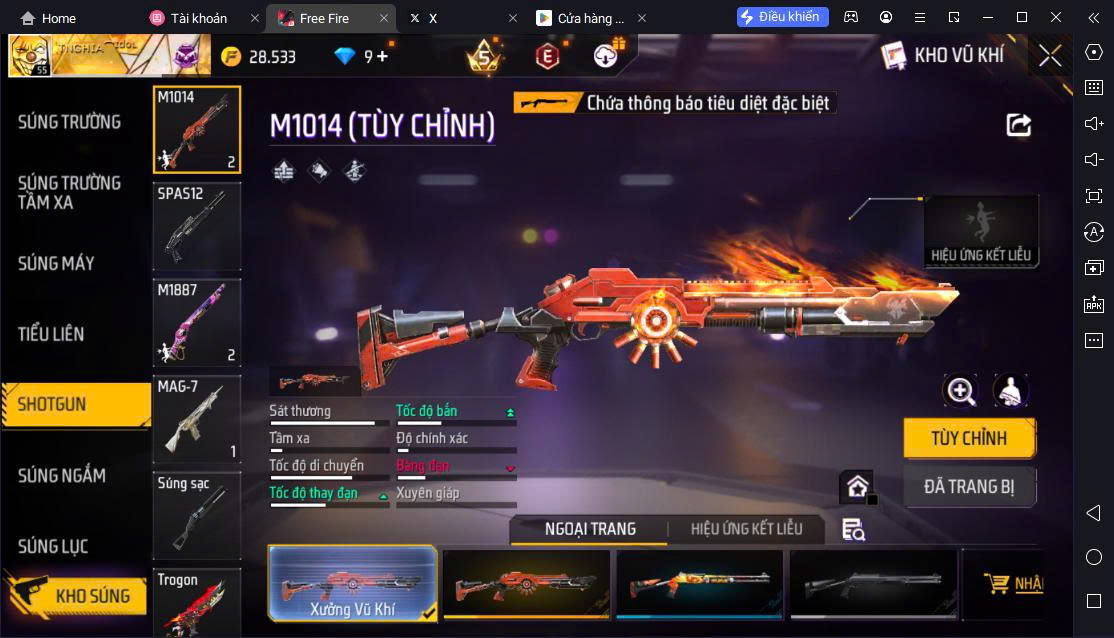Share the weapon with the share icon
This screenshot has width=1114, height=638.
tap(1018, 124)
